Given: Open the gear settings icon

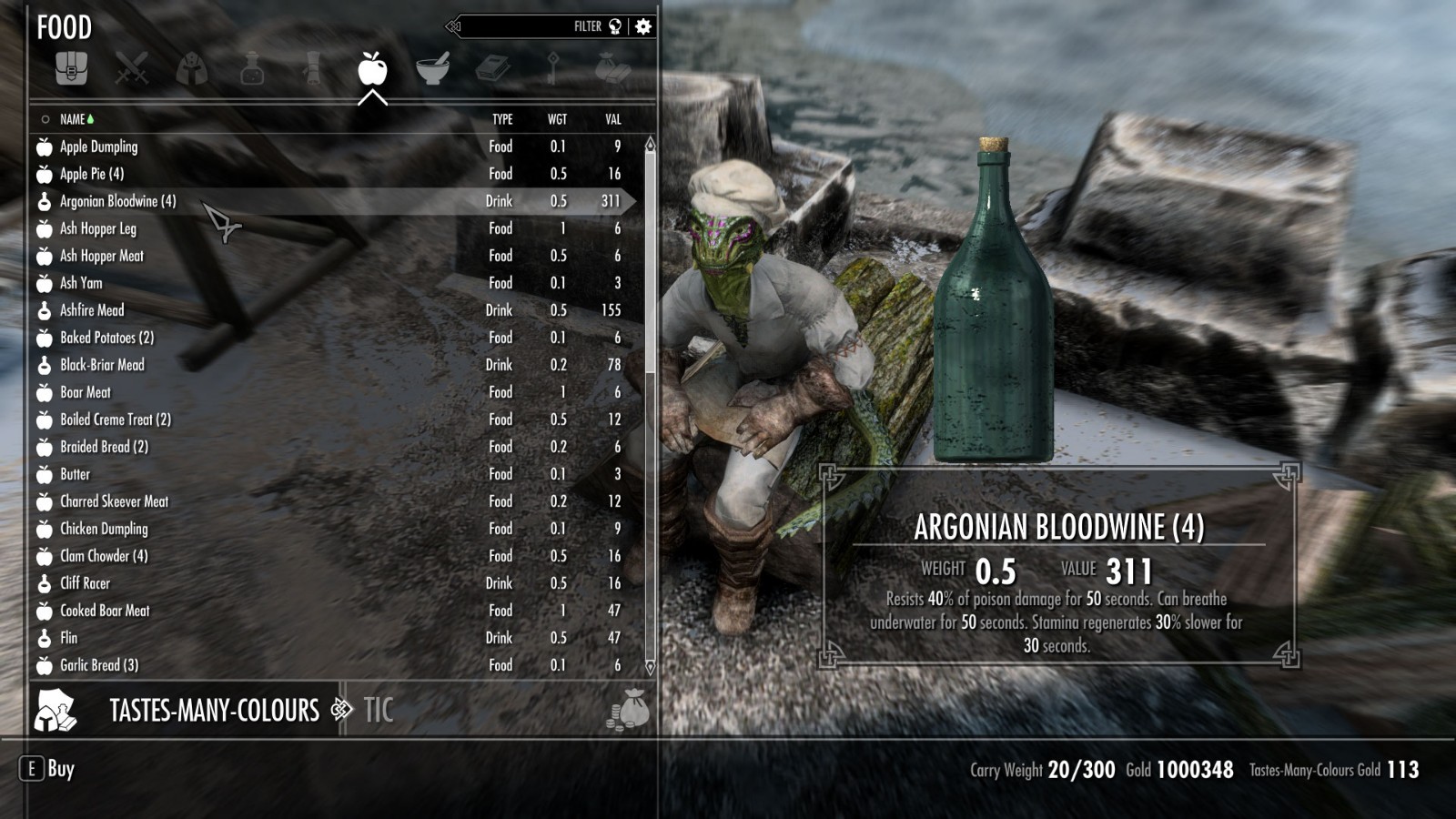Looking at the screenshot, I should point(643,26).
